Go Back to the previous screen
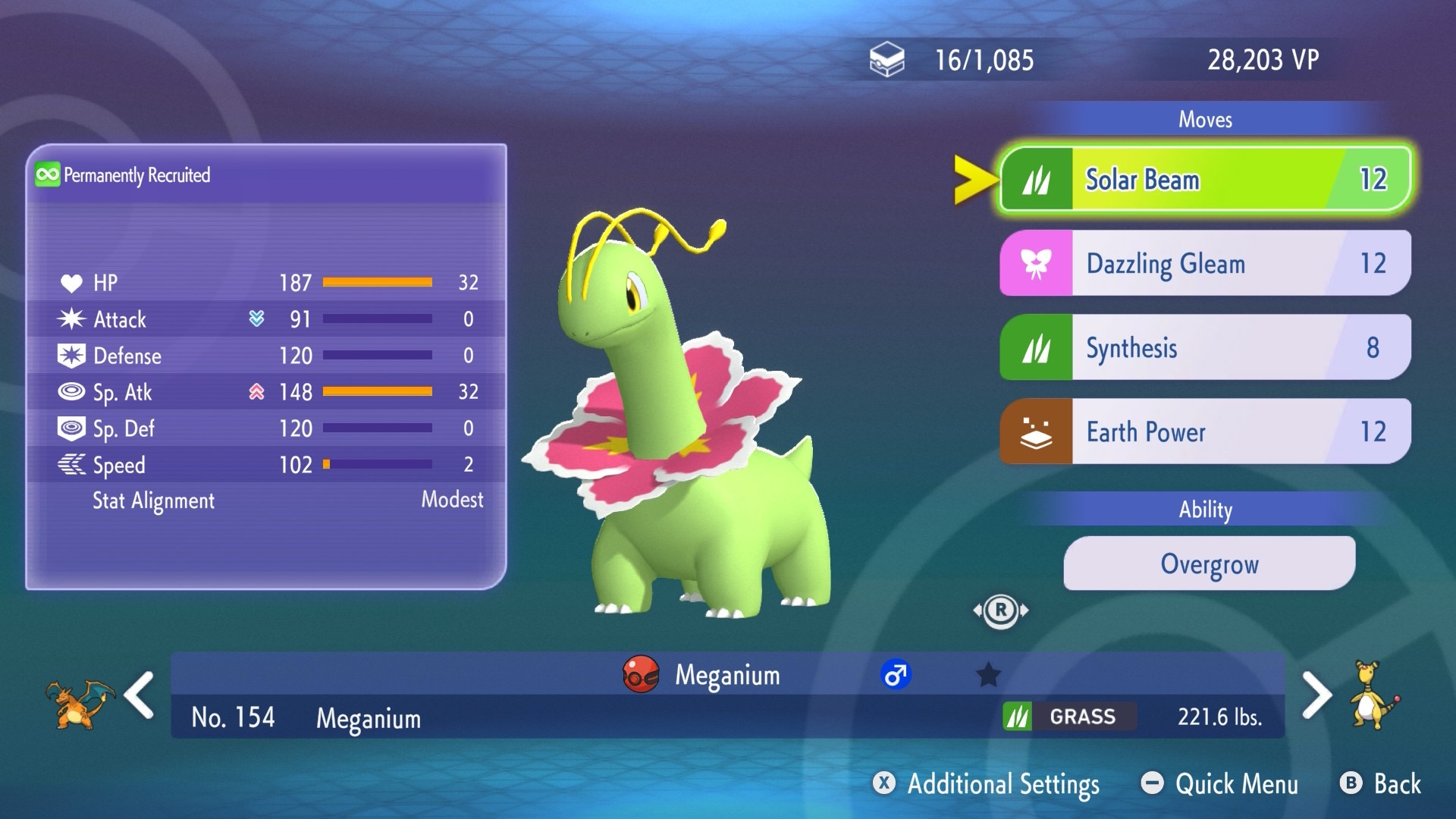 1381,784
